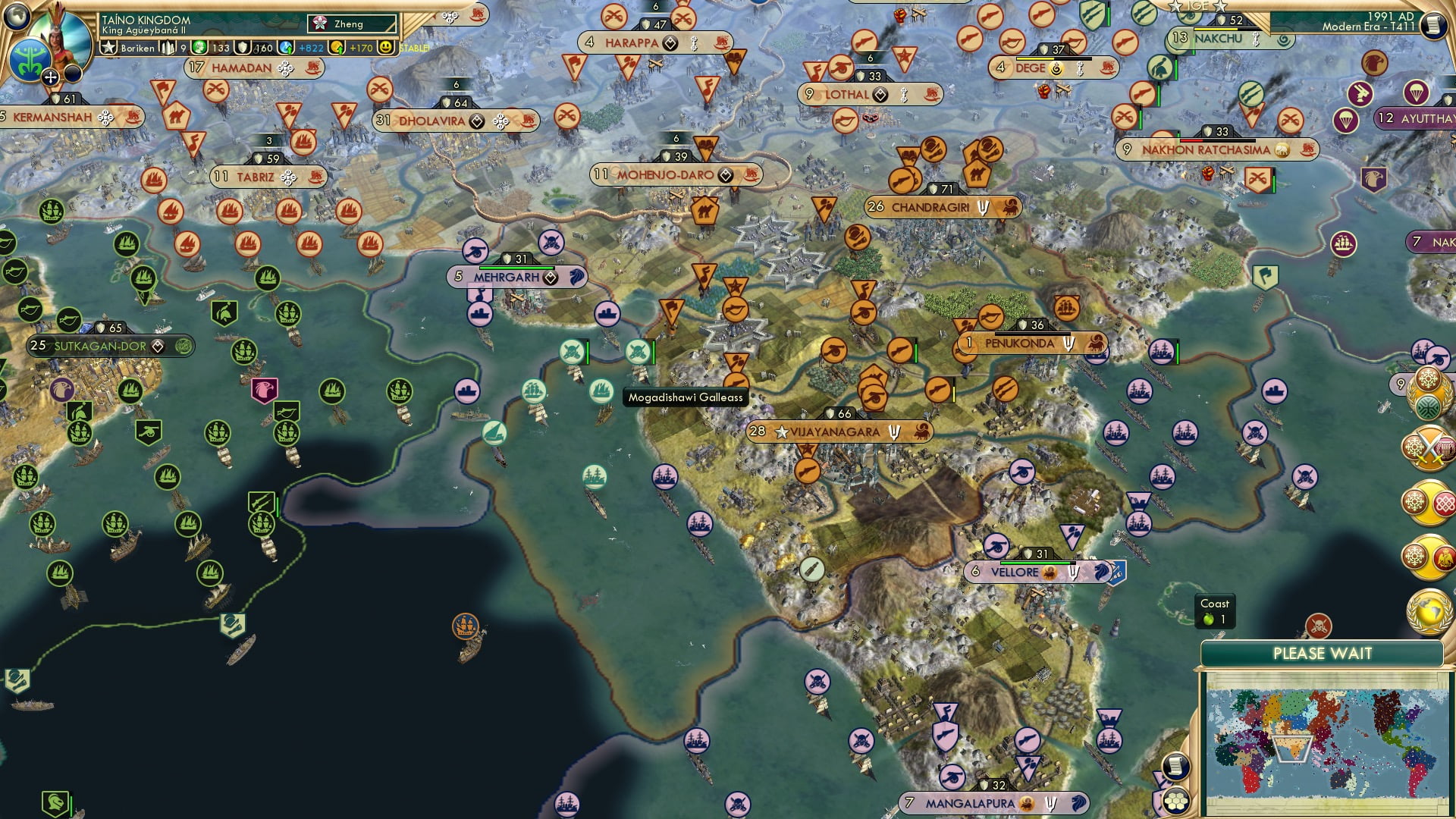Click the snowflake icon on Dholavira's city banner
This screenshot has height=819, width=1456.
pos(500,121)
